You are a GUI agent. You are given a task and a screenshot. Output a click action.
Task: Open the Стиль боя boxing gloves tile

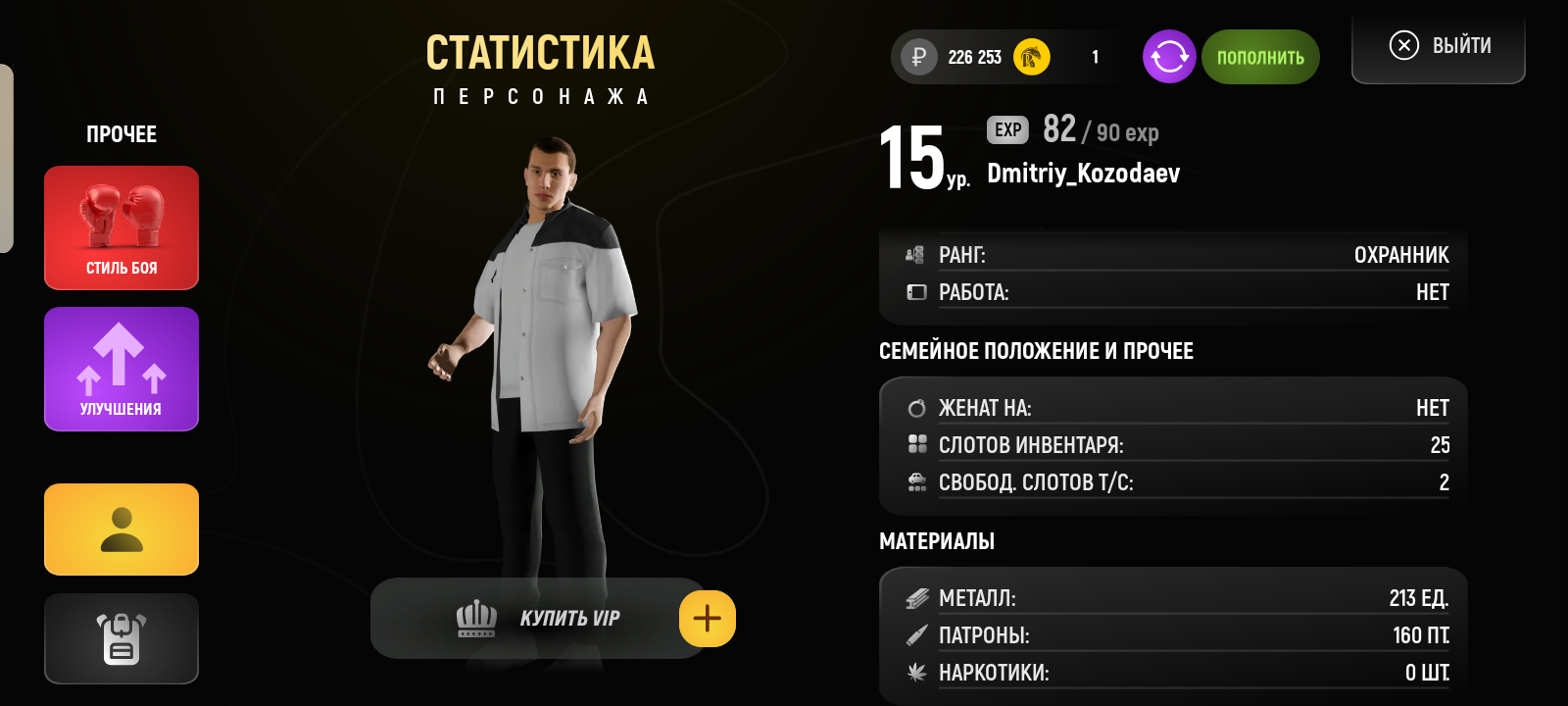click(x=122, y=227)
